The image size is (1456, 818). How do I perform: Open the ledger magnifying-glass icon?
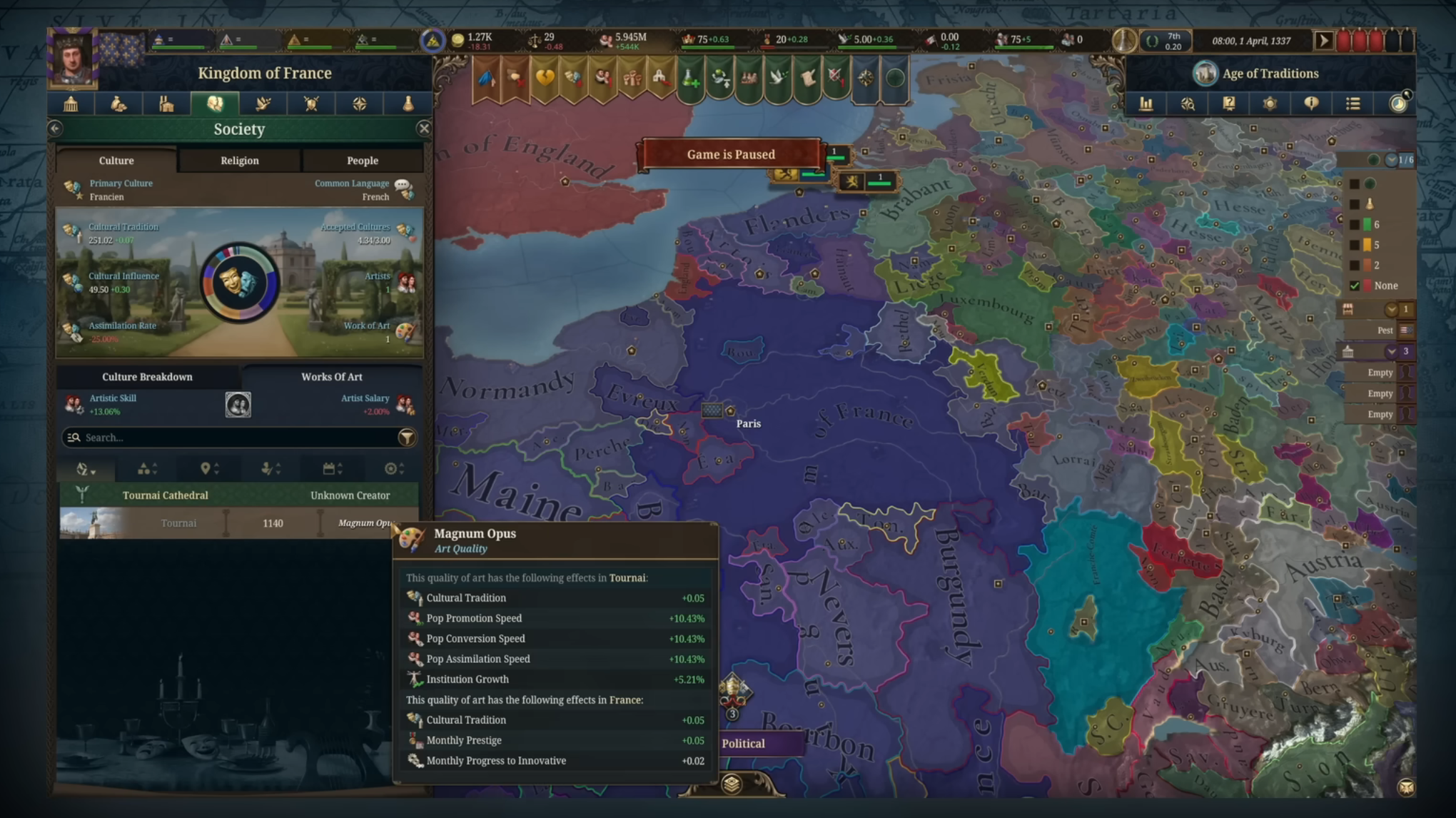pyautogui.click(x=1188, y=103)
